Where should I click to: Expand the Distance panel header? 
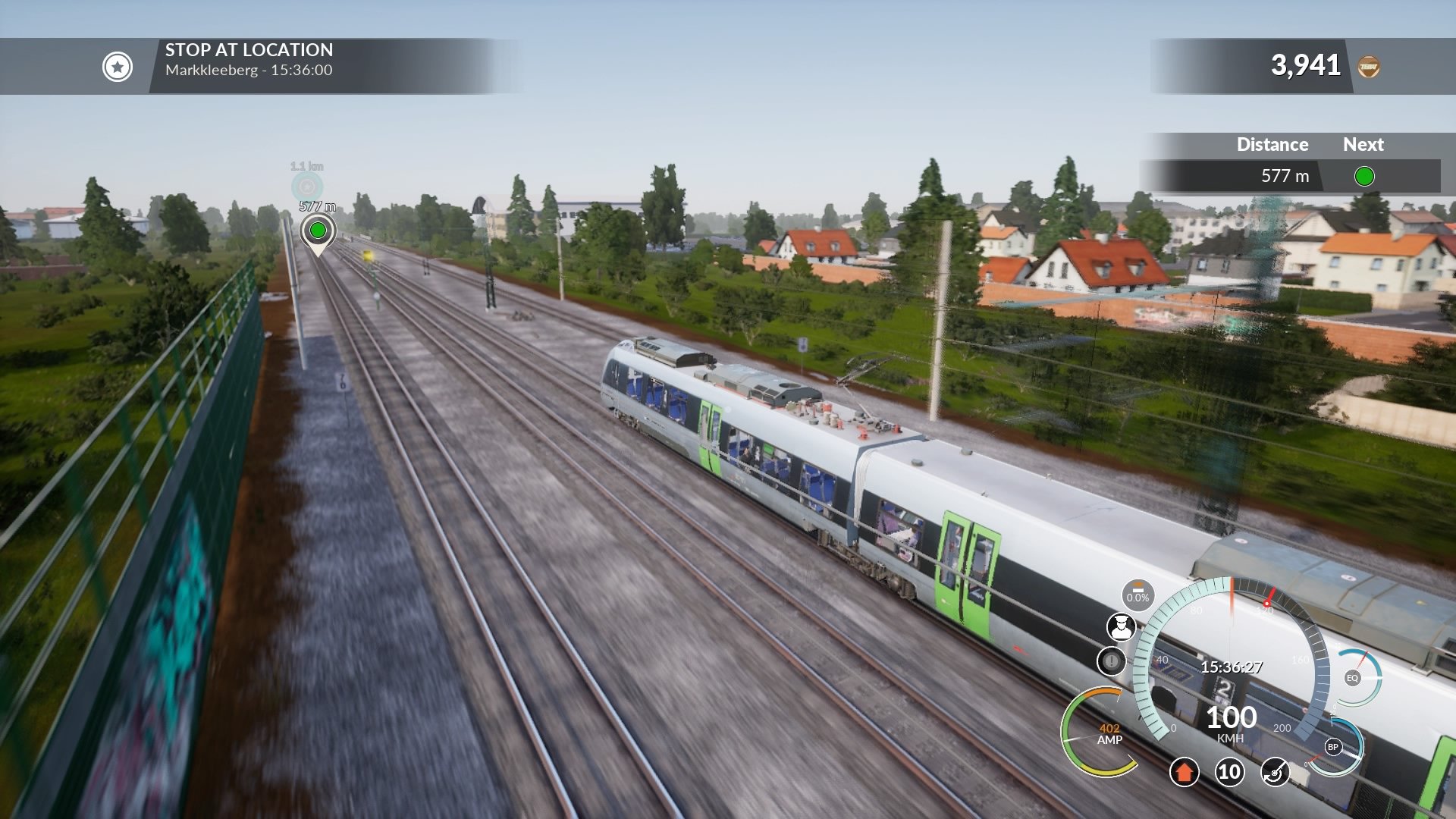tap(1271, 144)
